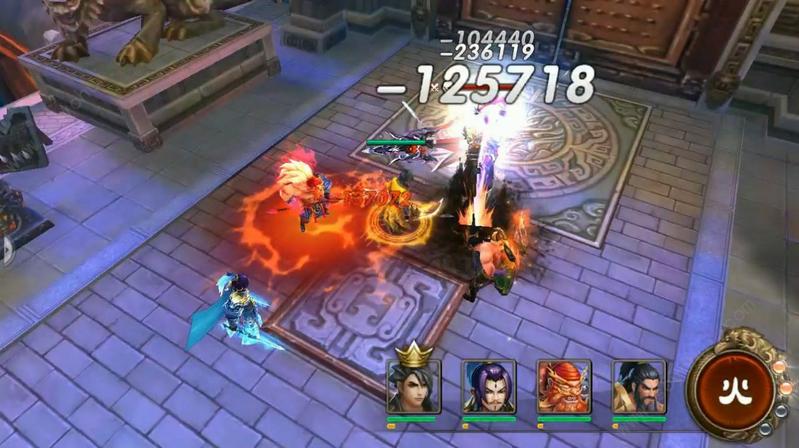
Task: Pick the black-bearded warrior portrait
Action: (x=638, y=387)
